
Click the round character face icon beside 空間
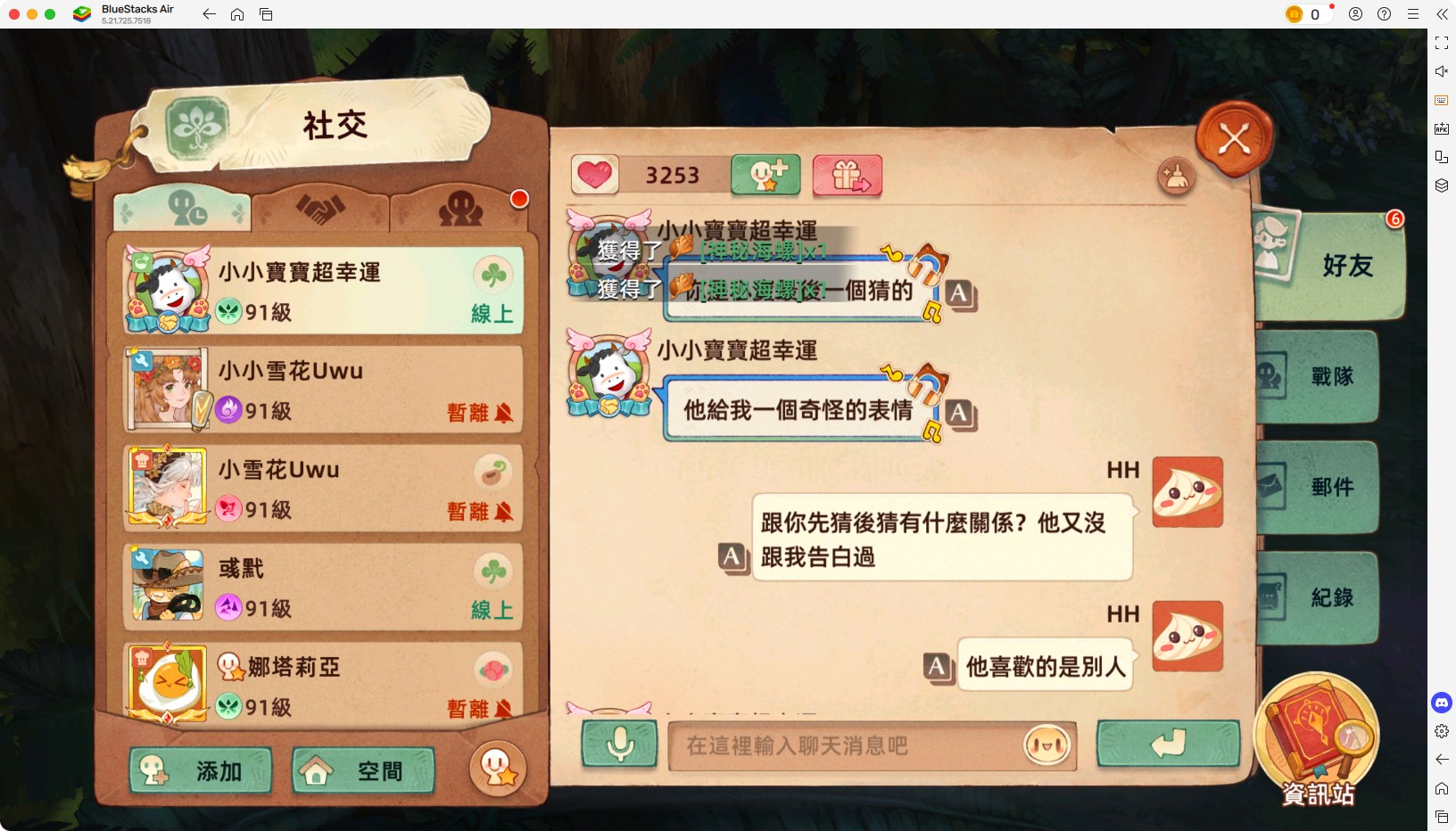498,769
